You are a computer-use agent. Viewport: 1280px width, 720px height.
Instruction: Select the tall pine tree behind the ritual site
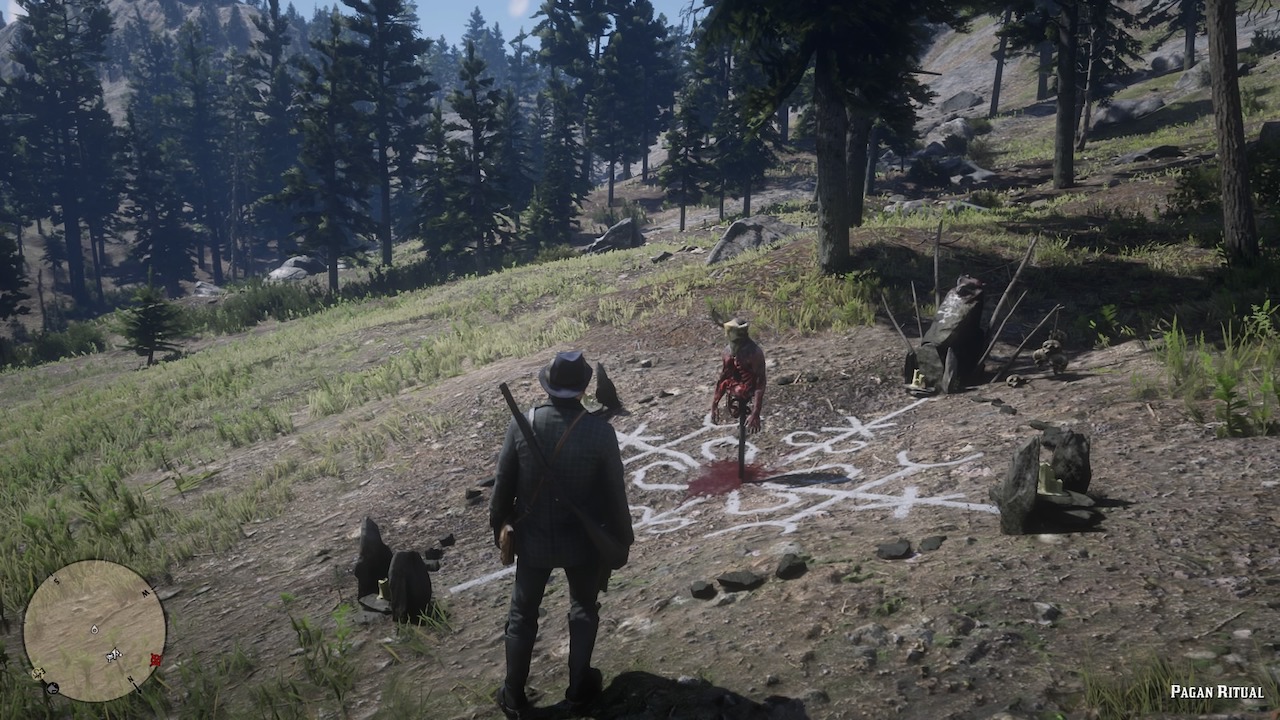pyautogui.click(x=830, y=150)
